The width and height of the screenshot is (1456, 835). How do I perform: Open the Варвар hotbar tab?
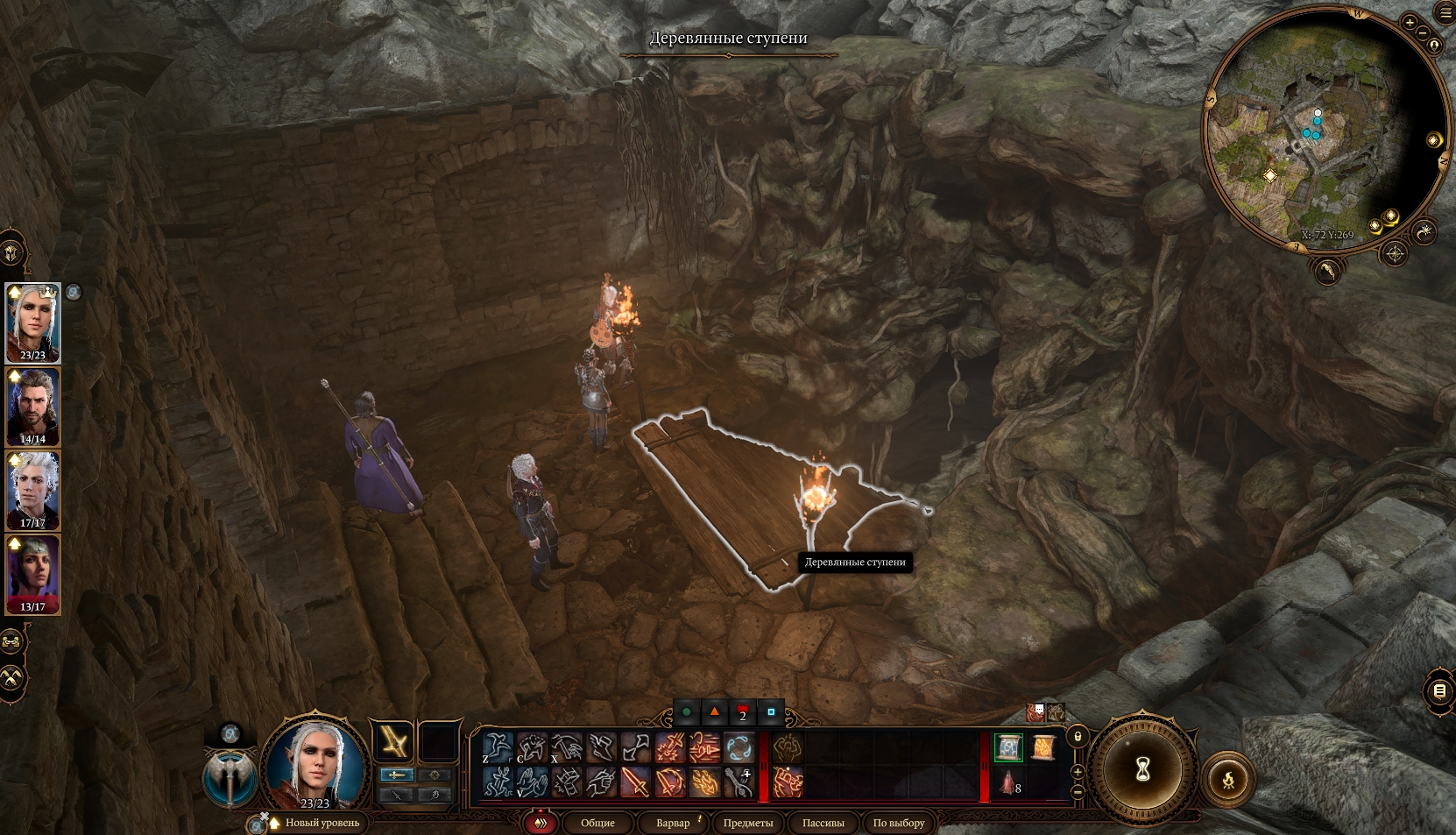click(x=673, y=823)
